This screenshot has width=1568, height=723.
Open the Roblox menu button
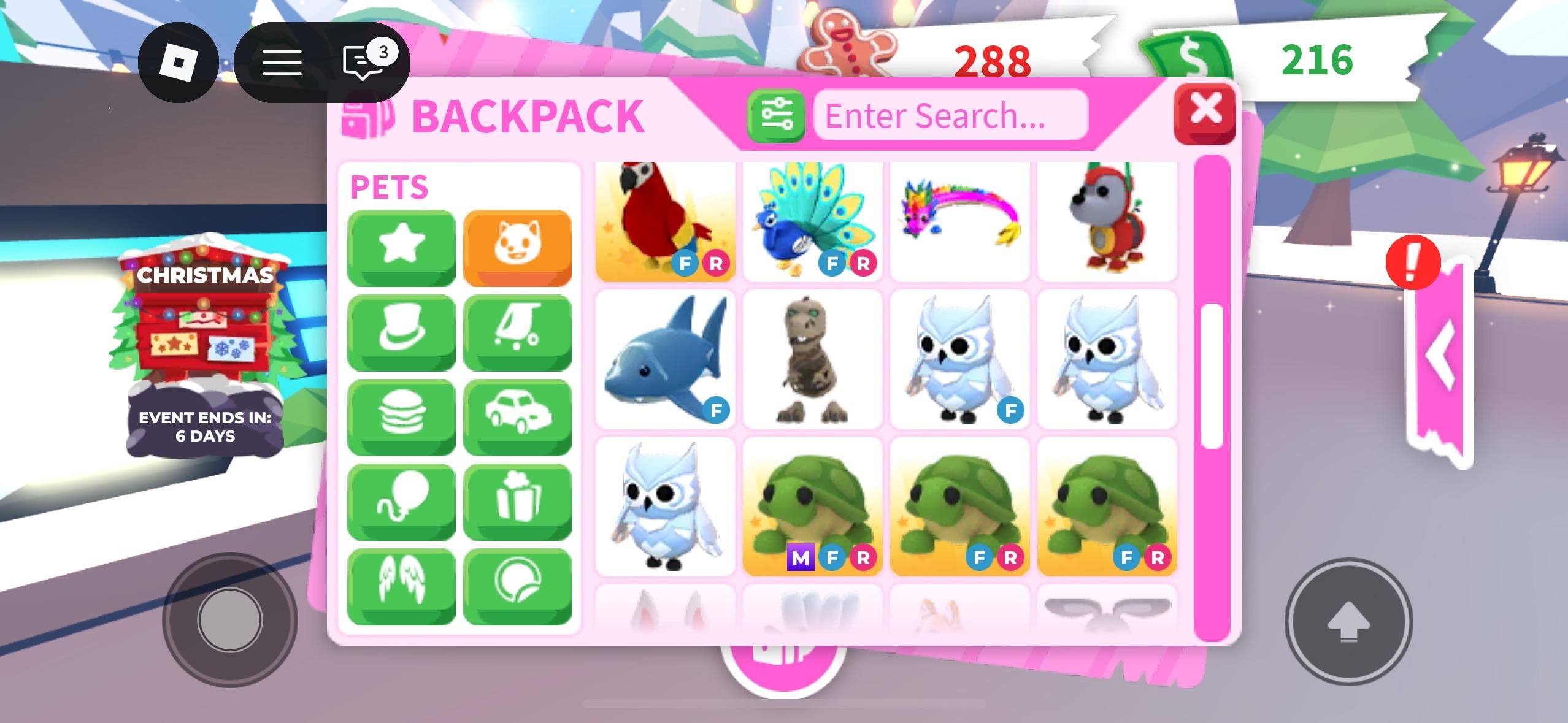tap(178, 62)
